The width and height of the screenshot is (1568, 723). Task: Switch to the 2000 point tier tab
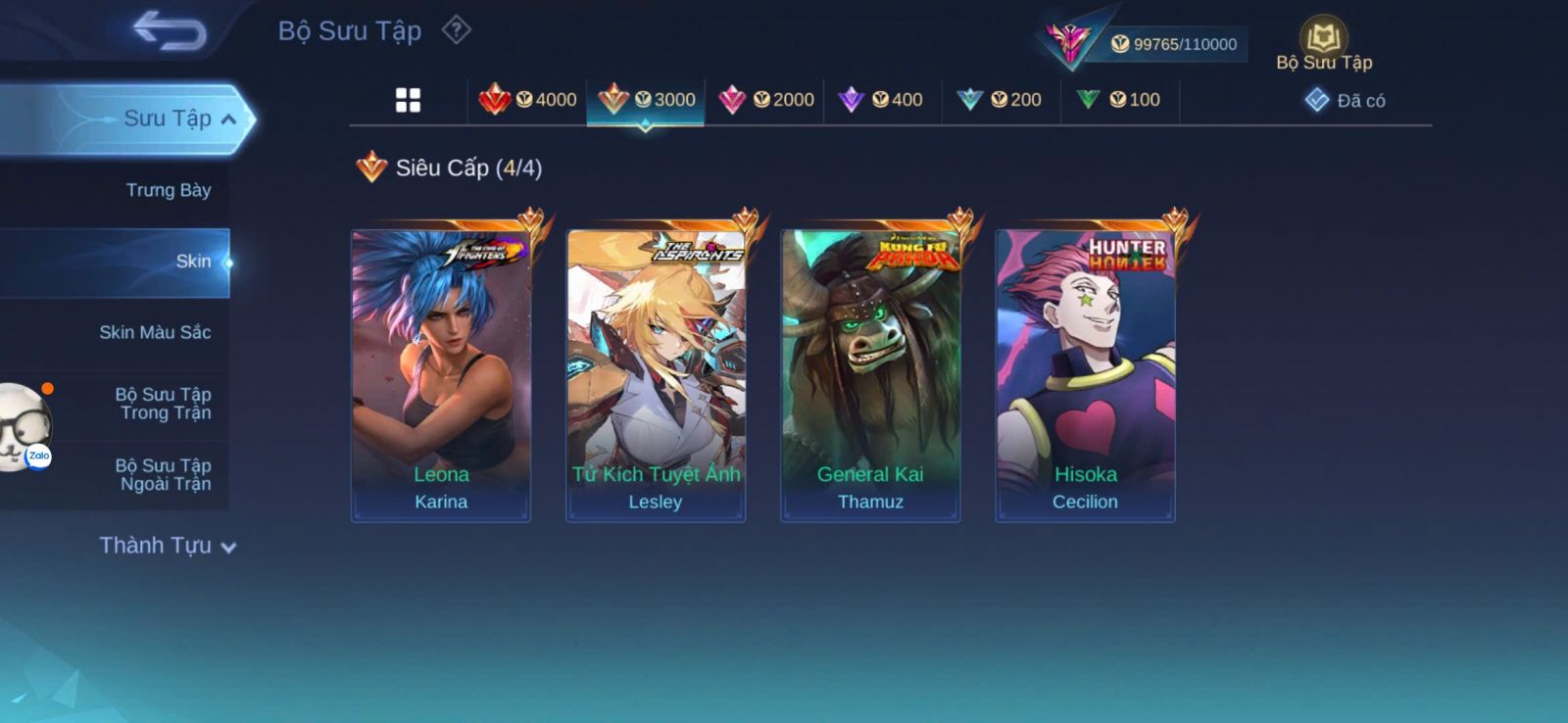tap(765, 100)
